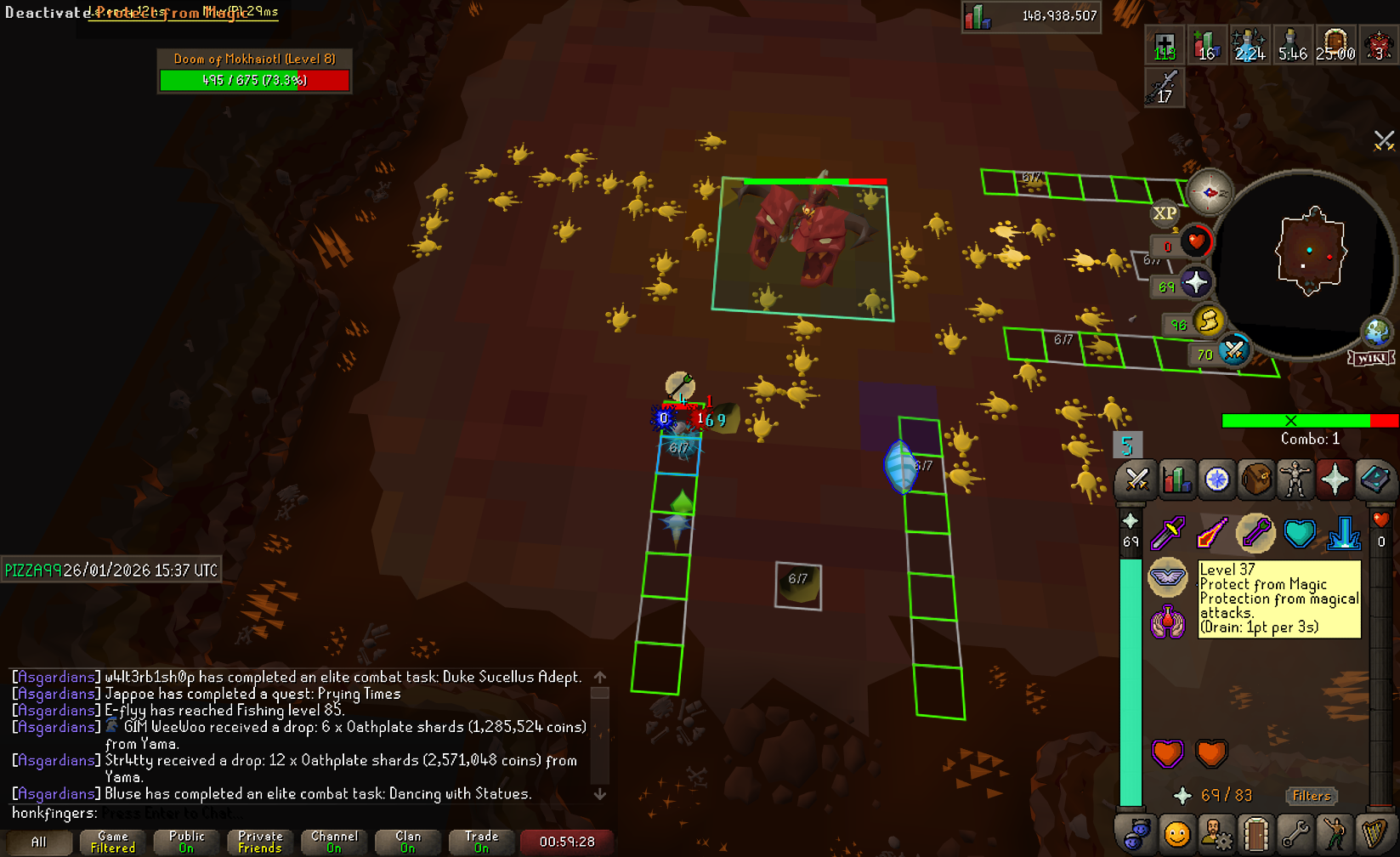The width and height of the screenshot is (1400, 857).
Task: Open the prayer Filters button
Action: (1311, 796)
